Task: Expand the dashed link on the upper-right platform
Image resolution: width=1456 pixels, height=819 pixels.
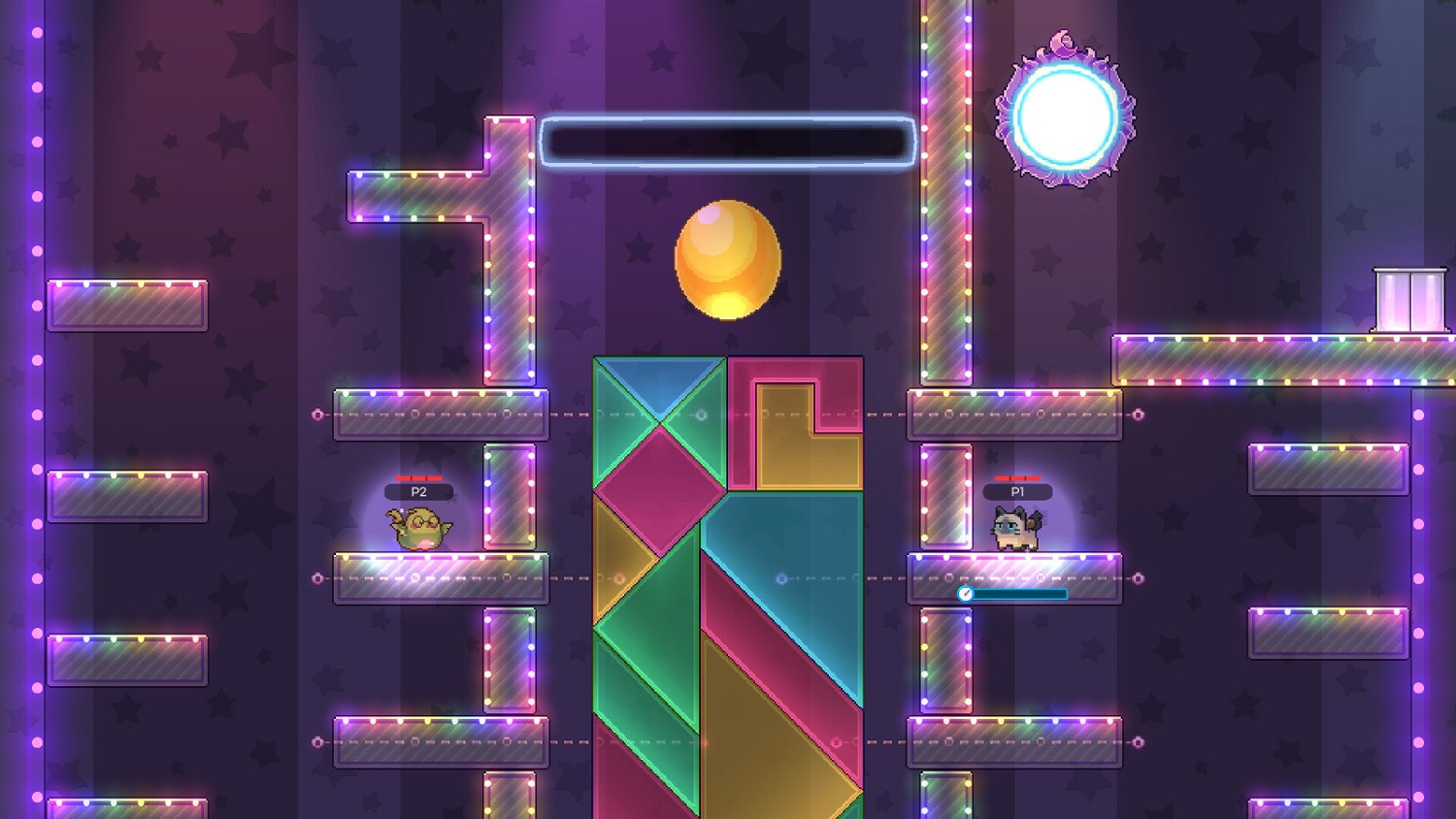Action: coord(1138,412)
